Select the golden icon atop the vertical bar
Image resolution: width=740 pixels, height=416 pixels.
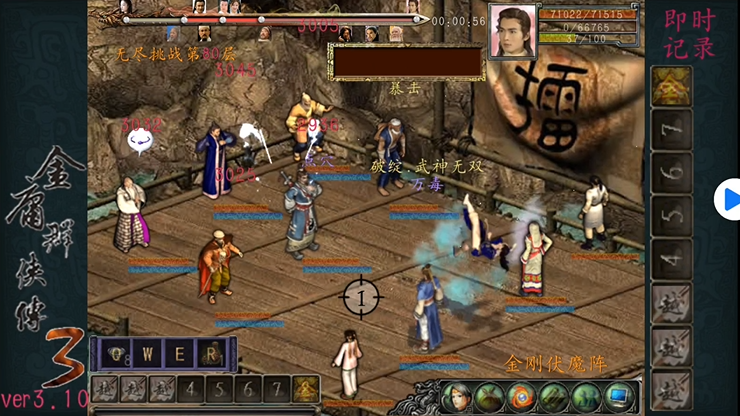(671, 87)
